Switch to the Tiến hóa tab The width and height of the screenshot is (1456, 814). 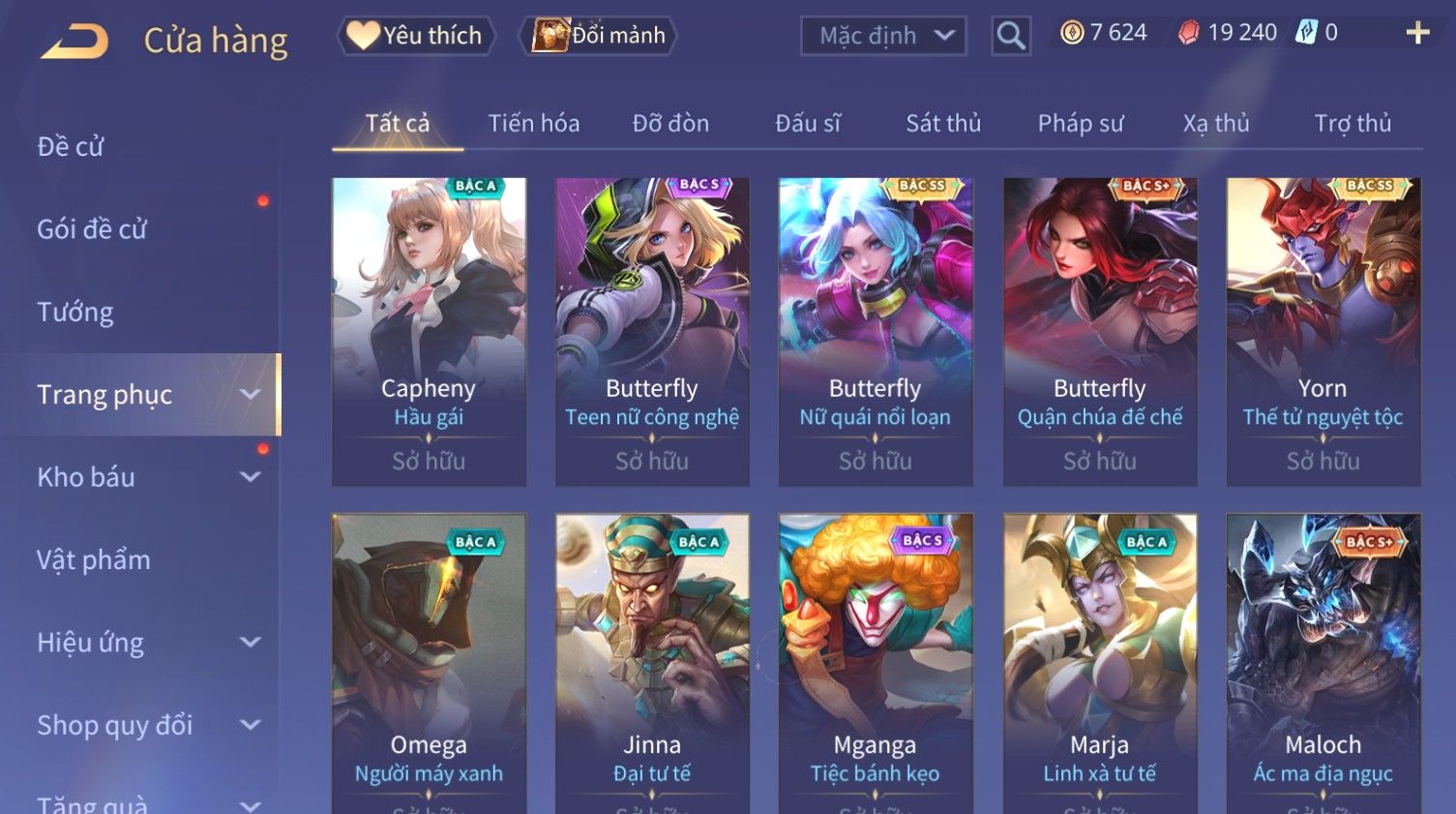click(533, 124)
